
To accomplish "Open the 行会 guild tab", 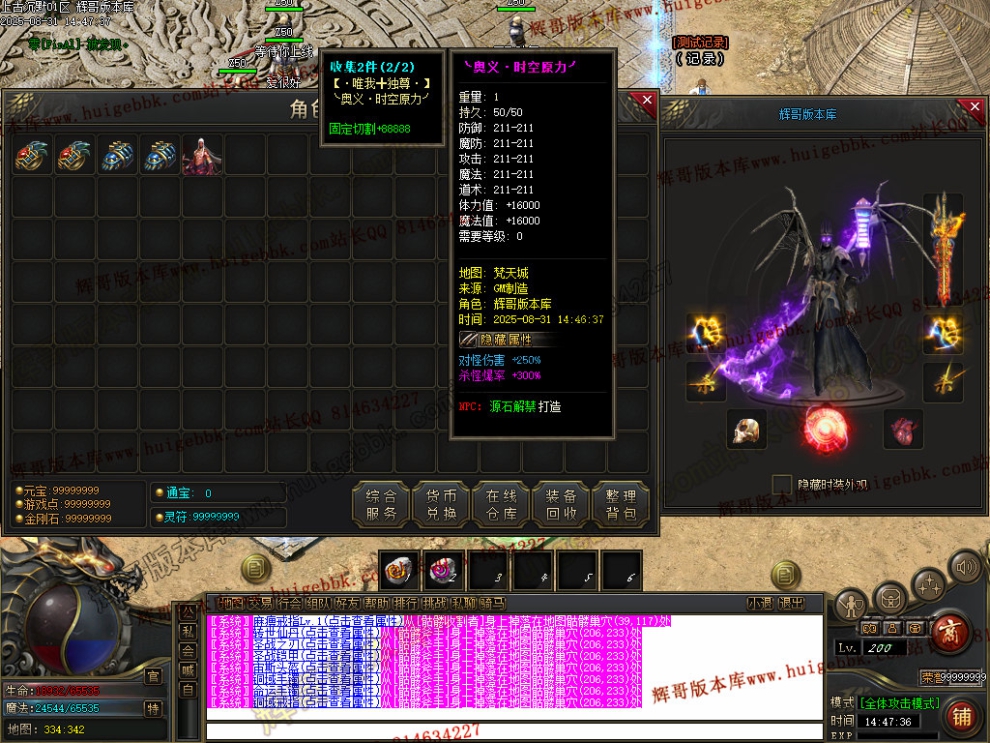I will [290, 603].
